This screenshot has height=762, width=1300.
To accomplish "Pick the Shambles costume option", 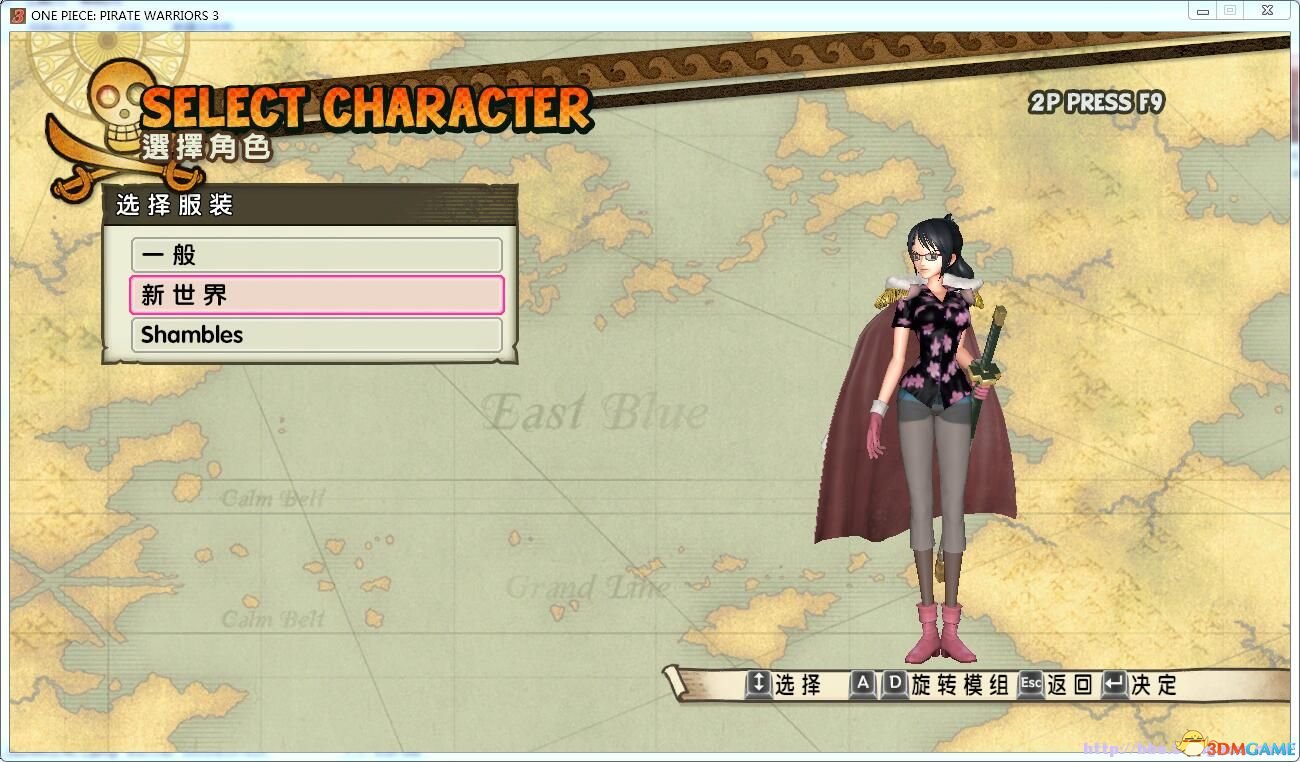I will point(316,335).
